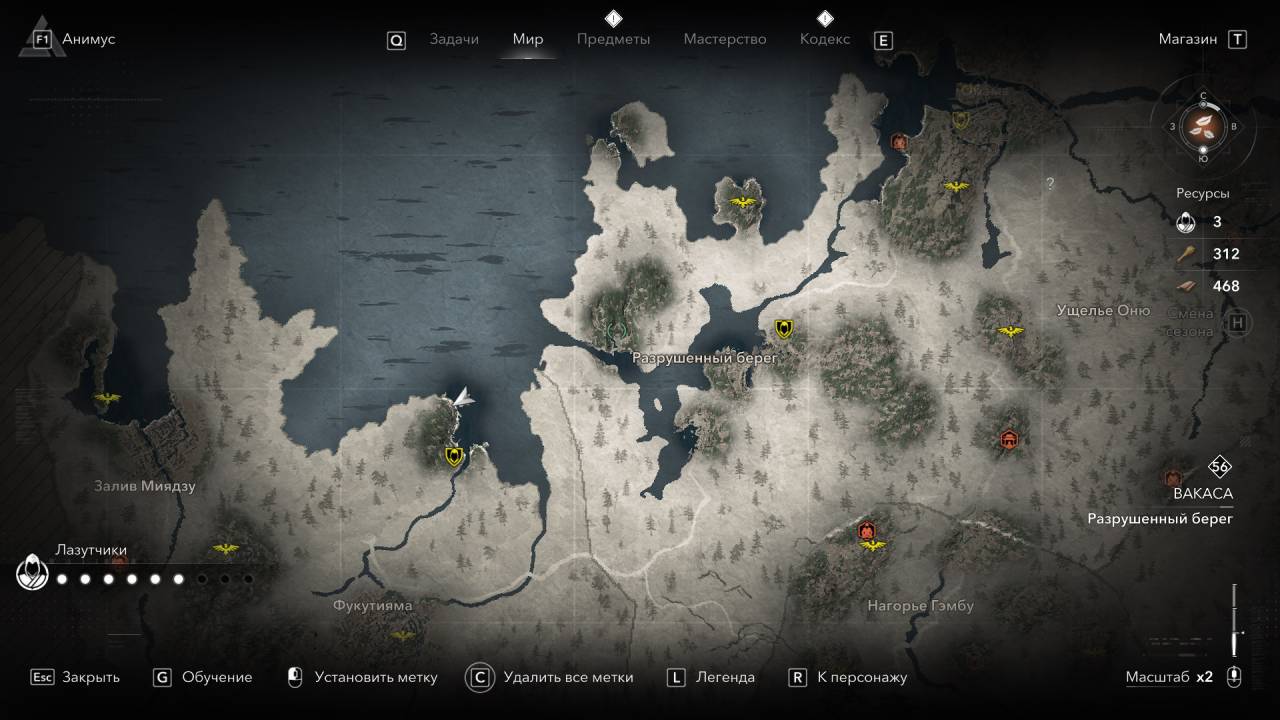The width and height of the screenshot is (1280, 720).
Task: Open the Кодекс tab
Action: point(825,39)
